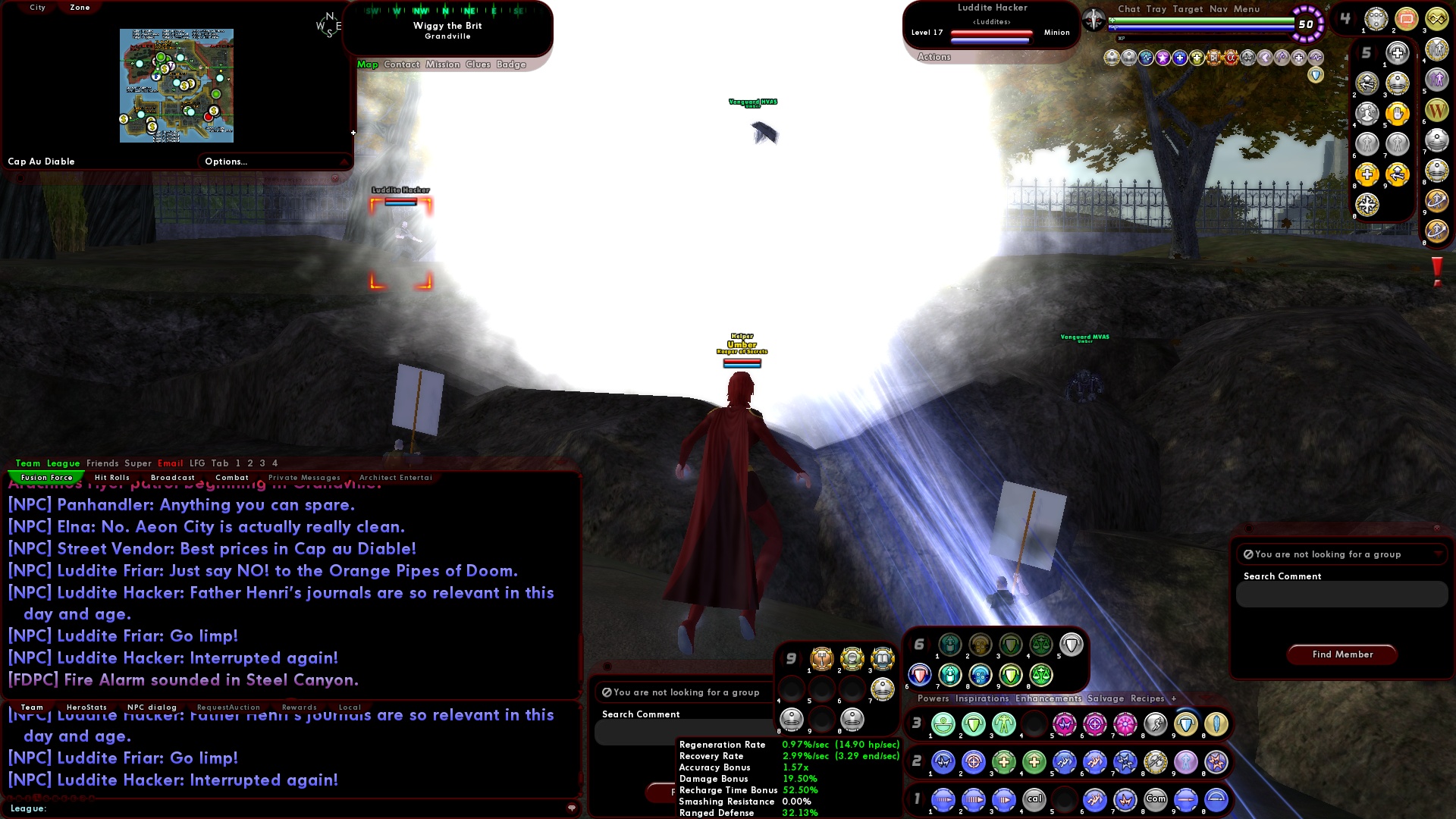Click the Find Member button
Screen dimensions: 1456x819
pyautogui.click(x=1341, y=654)
